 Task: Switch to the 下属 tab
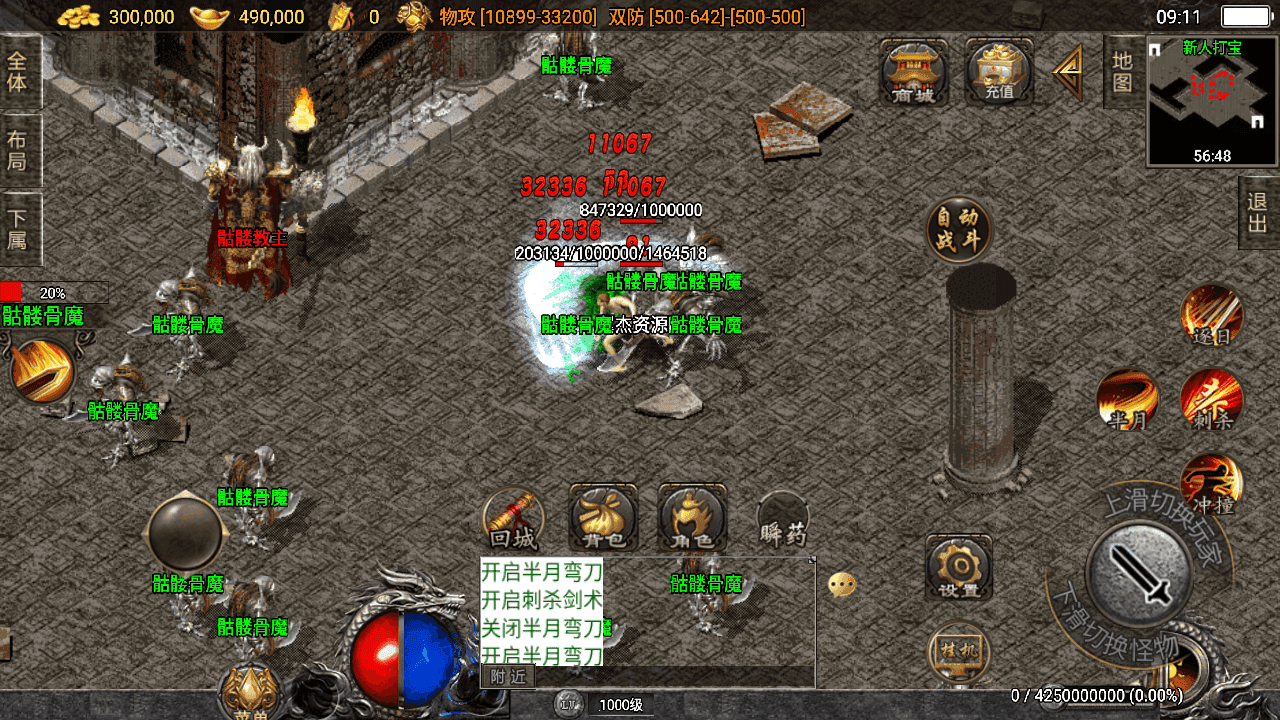18,229
